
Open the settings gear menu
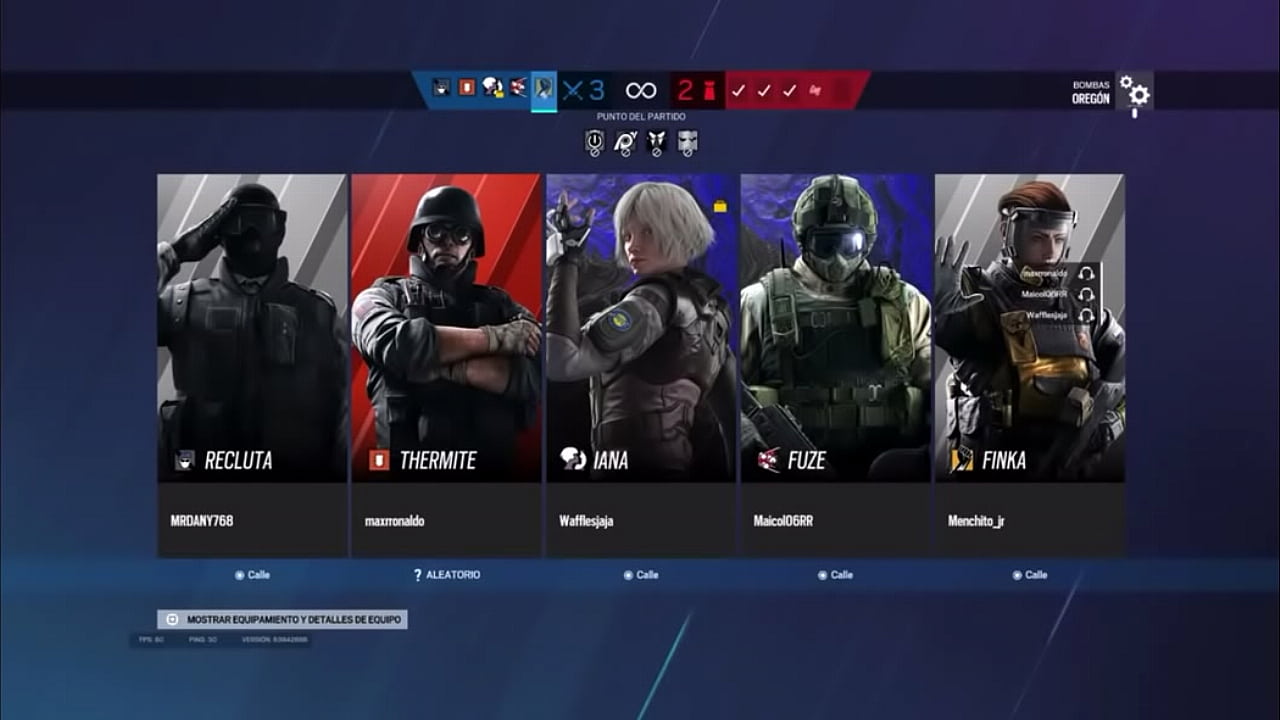[1135, 93]
